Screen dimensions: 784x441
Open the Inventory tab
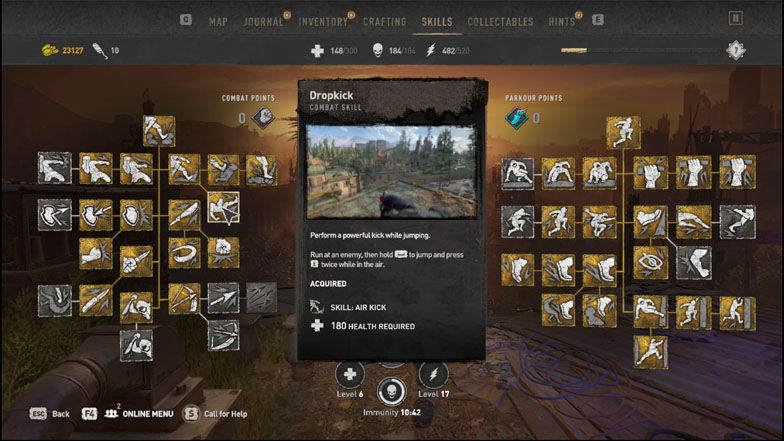coord(322,21)
